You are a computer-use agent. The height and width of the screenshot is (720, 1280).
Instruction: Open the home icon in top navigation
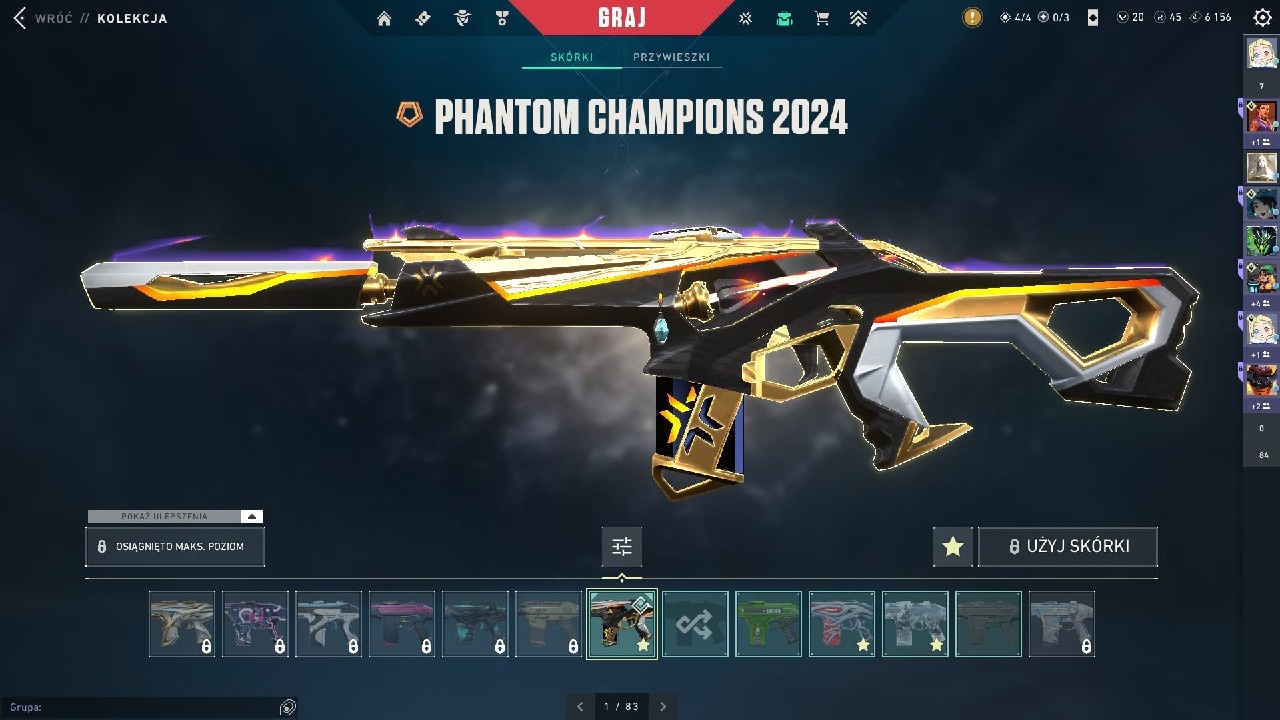coord(384,18)
